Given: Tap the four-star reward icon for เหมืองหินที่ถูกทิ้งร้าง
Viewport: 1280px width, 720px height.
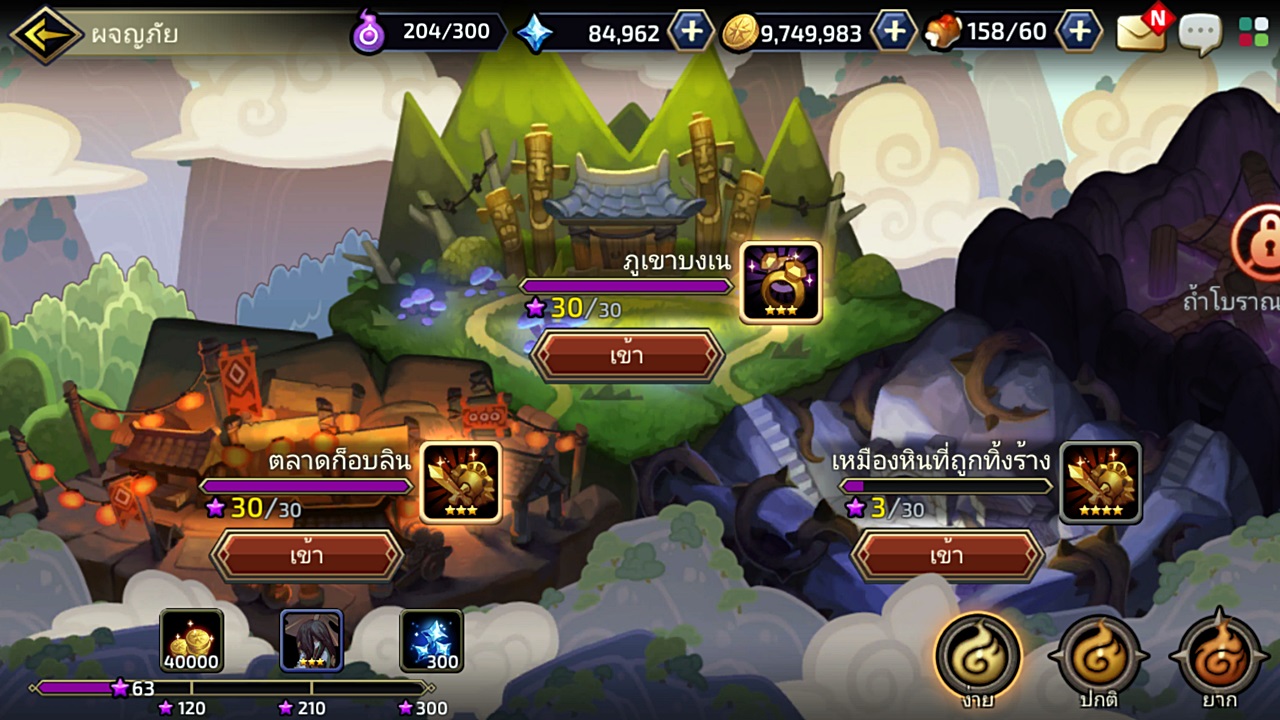Looking at the screenshot, I should coord(1100,483).
